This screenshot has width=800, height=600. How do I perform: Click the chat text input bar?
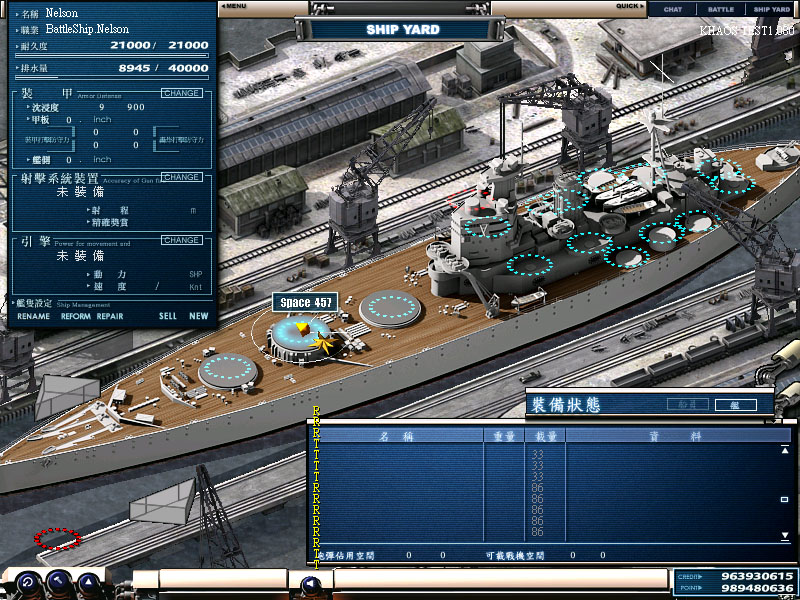pyautogui.click(x=500, y=579)
